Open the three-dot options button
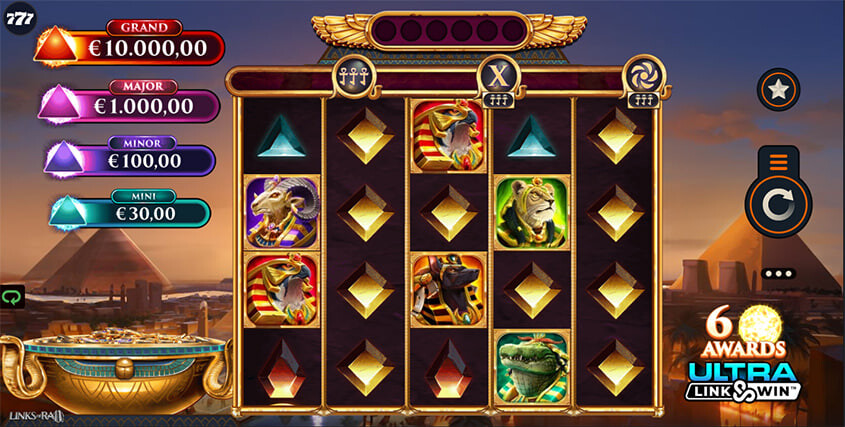 tap(778, 274)
